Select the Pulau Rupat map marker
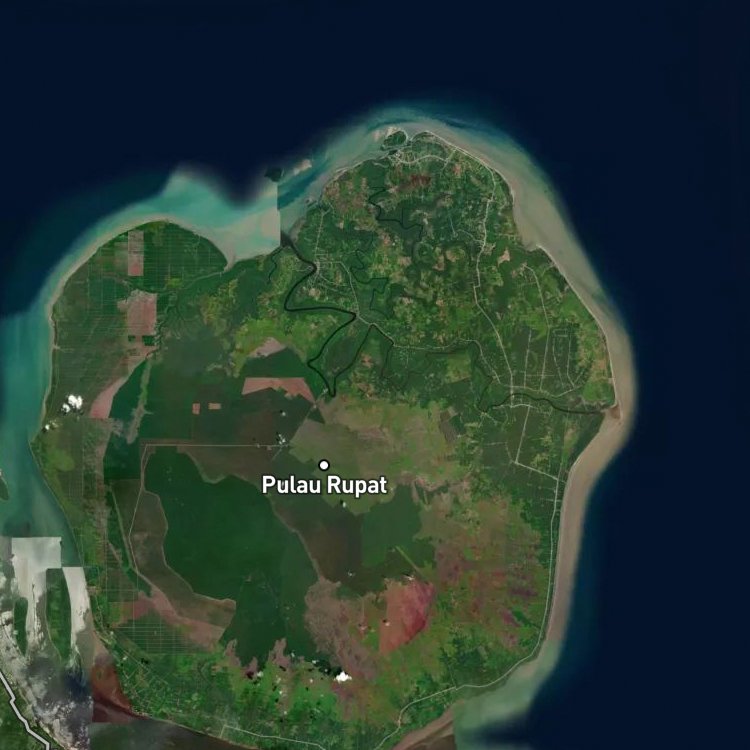The image size is (750, 750). point(324,465)
